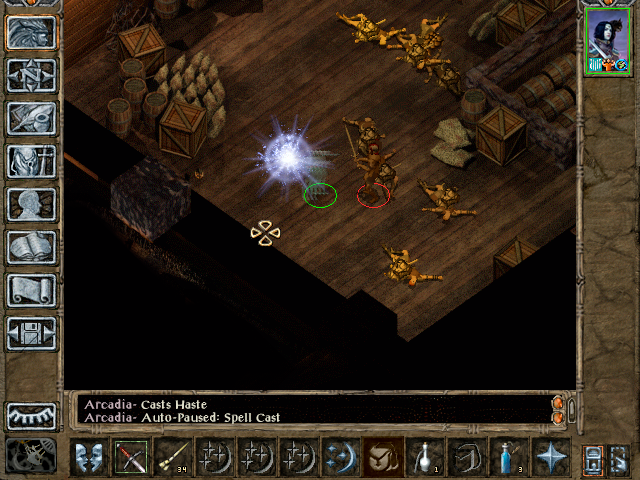Open the mage spellbook
Screen dimensions: 640x480
tap(32, 247)
